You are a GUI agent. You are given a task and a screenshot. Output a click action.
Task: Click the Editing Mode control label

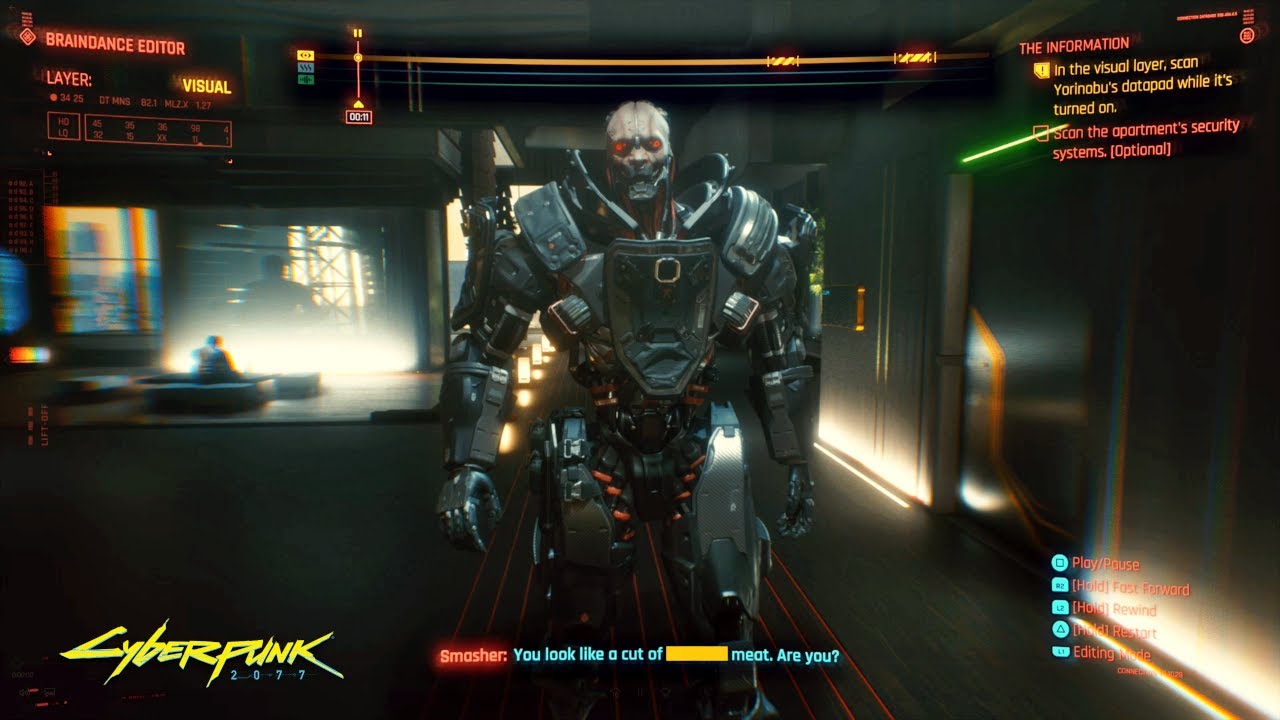[1113, 652]
